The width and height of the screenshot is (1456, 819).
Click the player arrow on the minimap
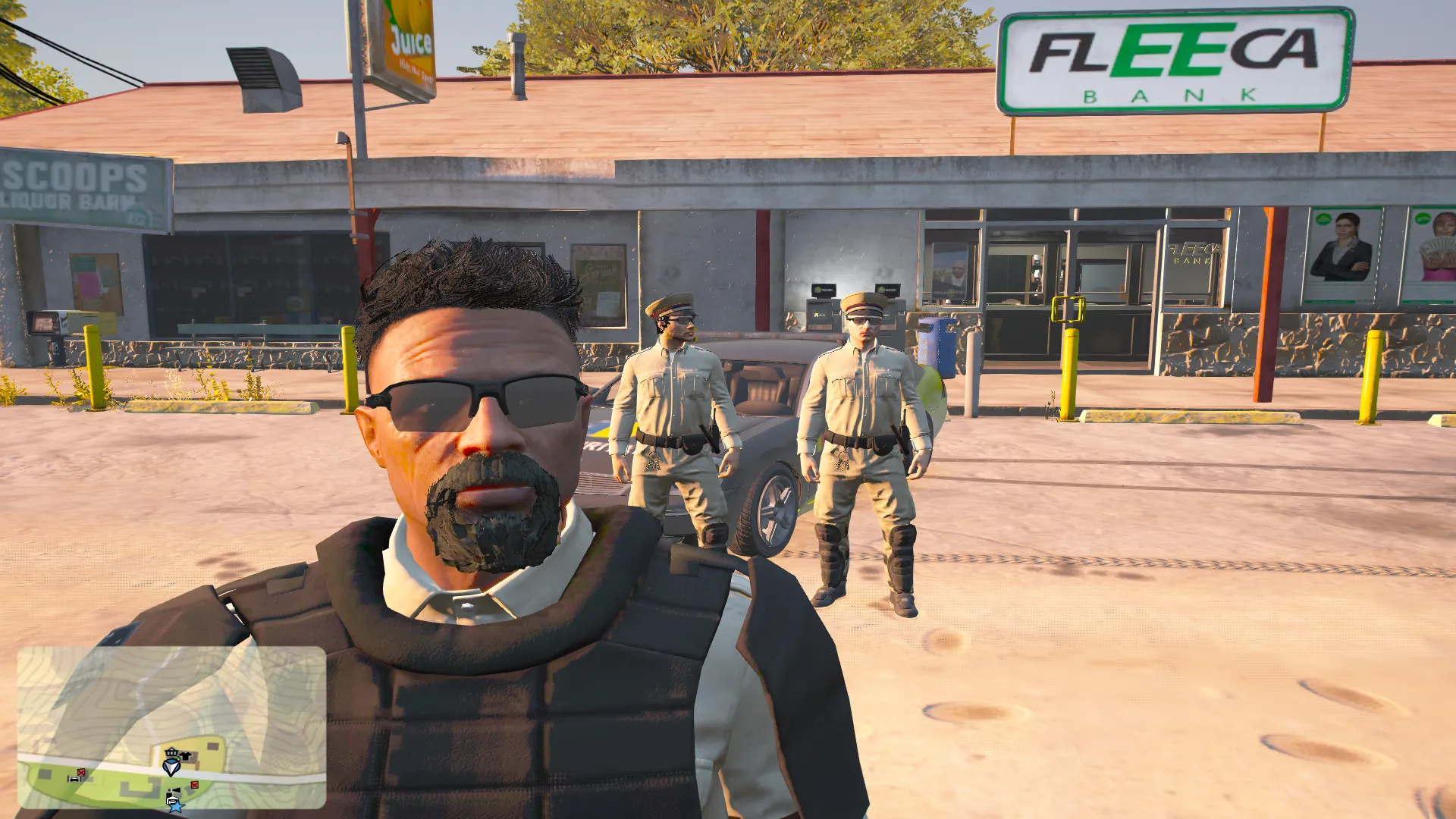(172, 767)
